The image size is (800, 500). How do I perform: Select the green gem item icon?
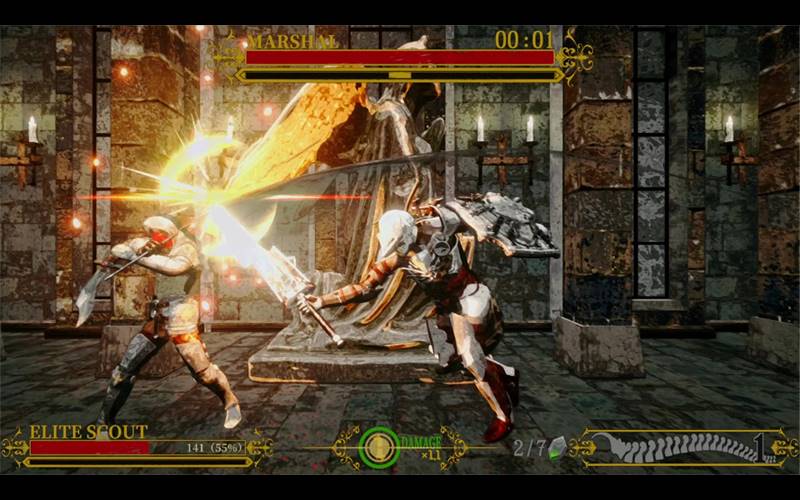pyautogui.click(x=557, y=447)
